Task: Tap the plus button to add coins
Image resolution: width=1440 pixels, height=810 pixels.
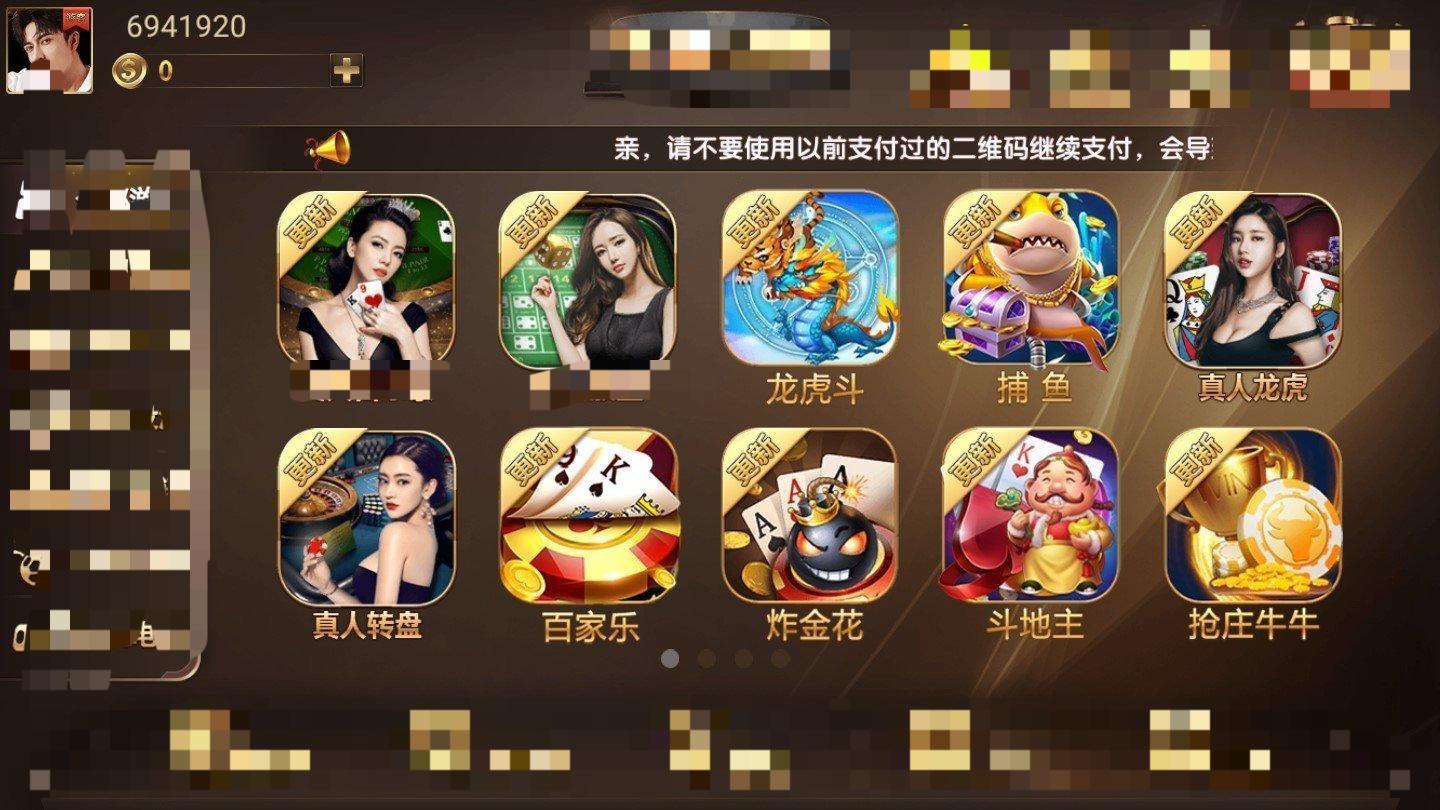Action: pos(344,68)
